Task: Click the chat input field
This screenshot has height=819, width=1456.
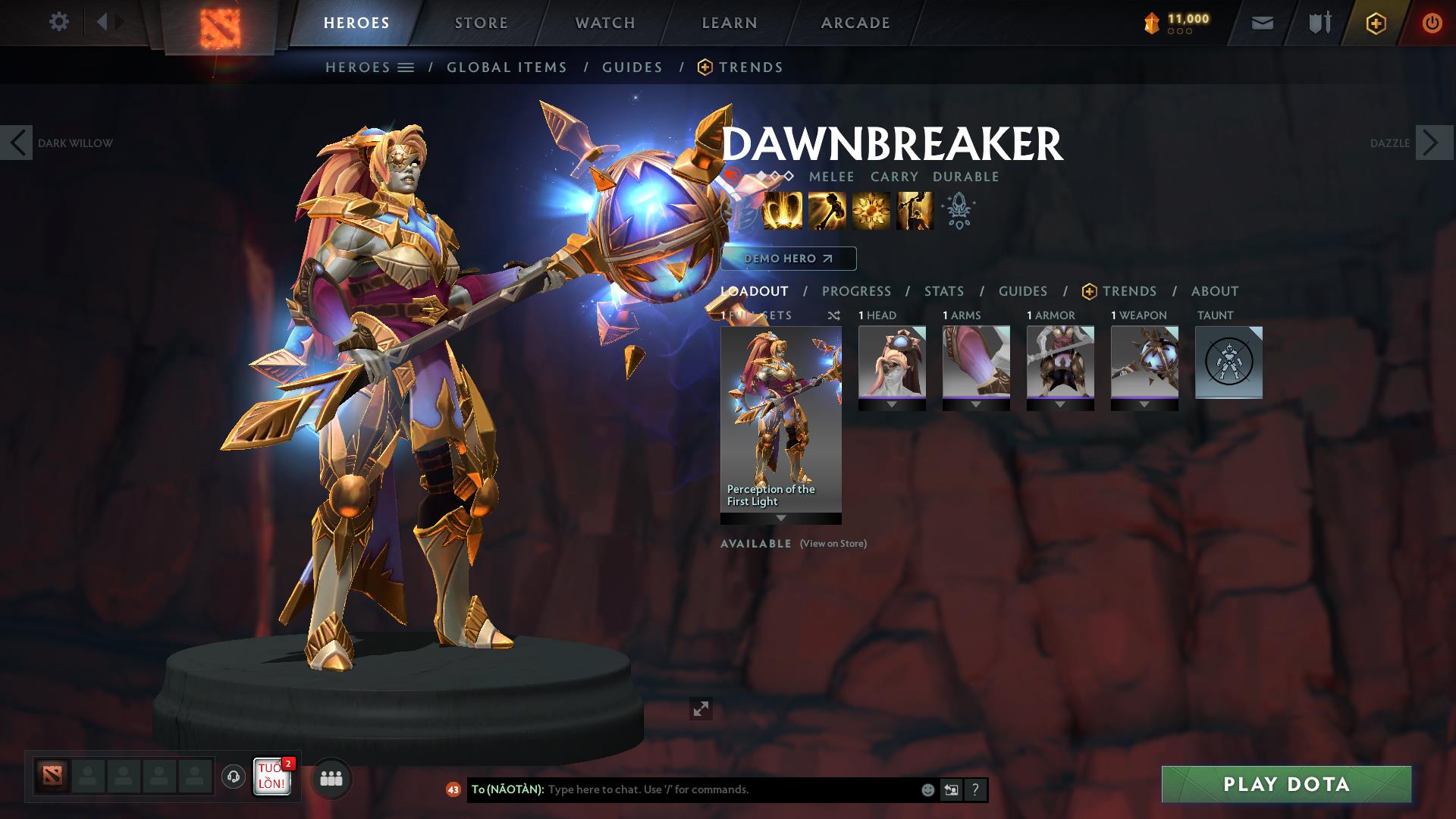Action: tap(682, 789)
